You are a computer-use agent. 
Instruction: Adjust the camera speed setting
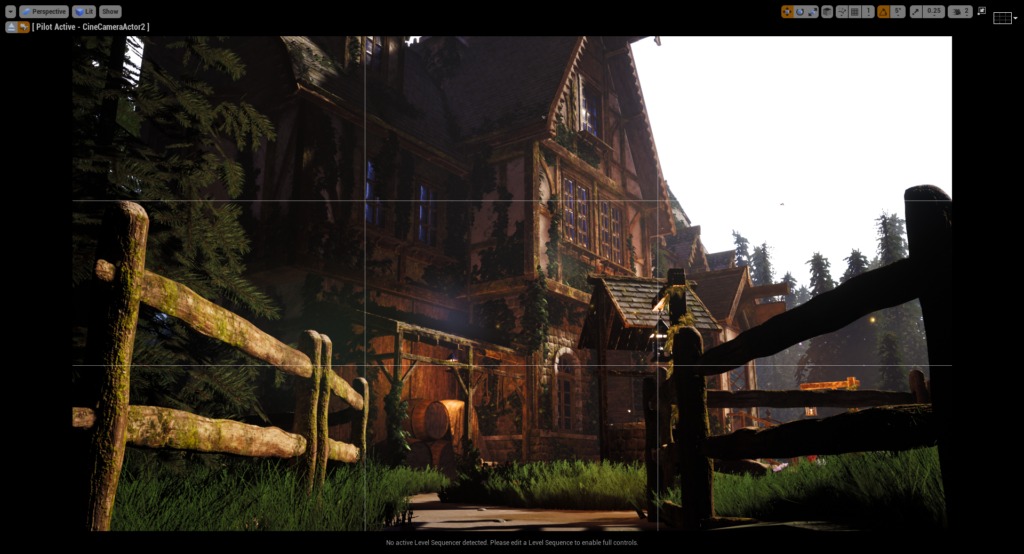coord(960,12)
